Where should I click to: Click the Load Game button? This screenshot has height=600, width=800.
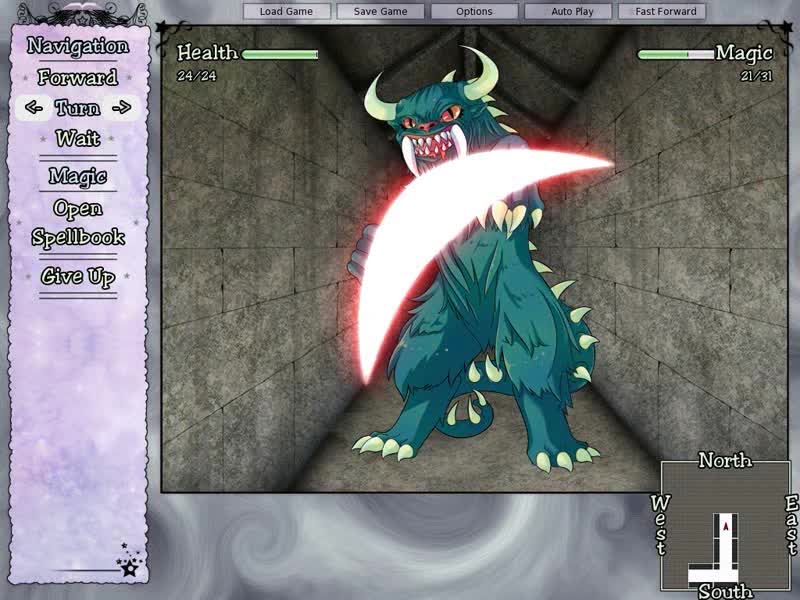coord(286,12)
